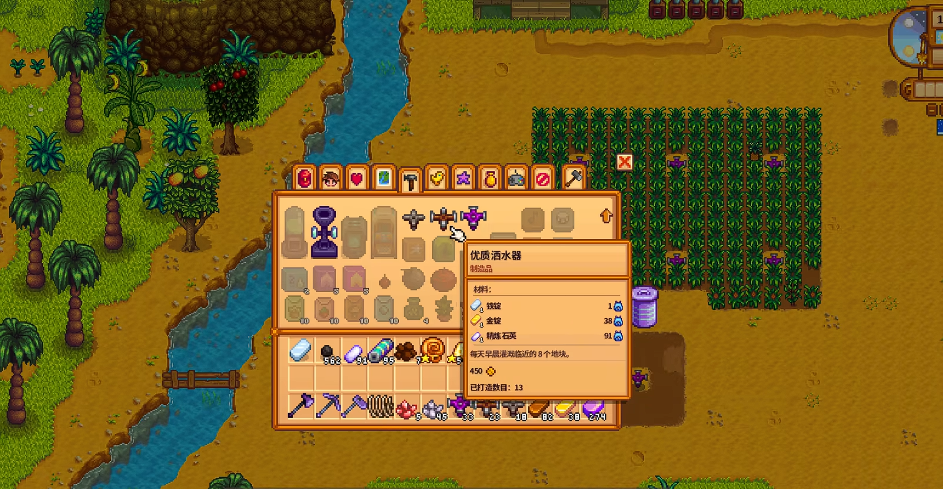Craft the Quality Sprinkler recipe
The height and width of the screenshot is (489, 943).
pyautogui.click(x=444, y=217)
